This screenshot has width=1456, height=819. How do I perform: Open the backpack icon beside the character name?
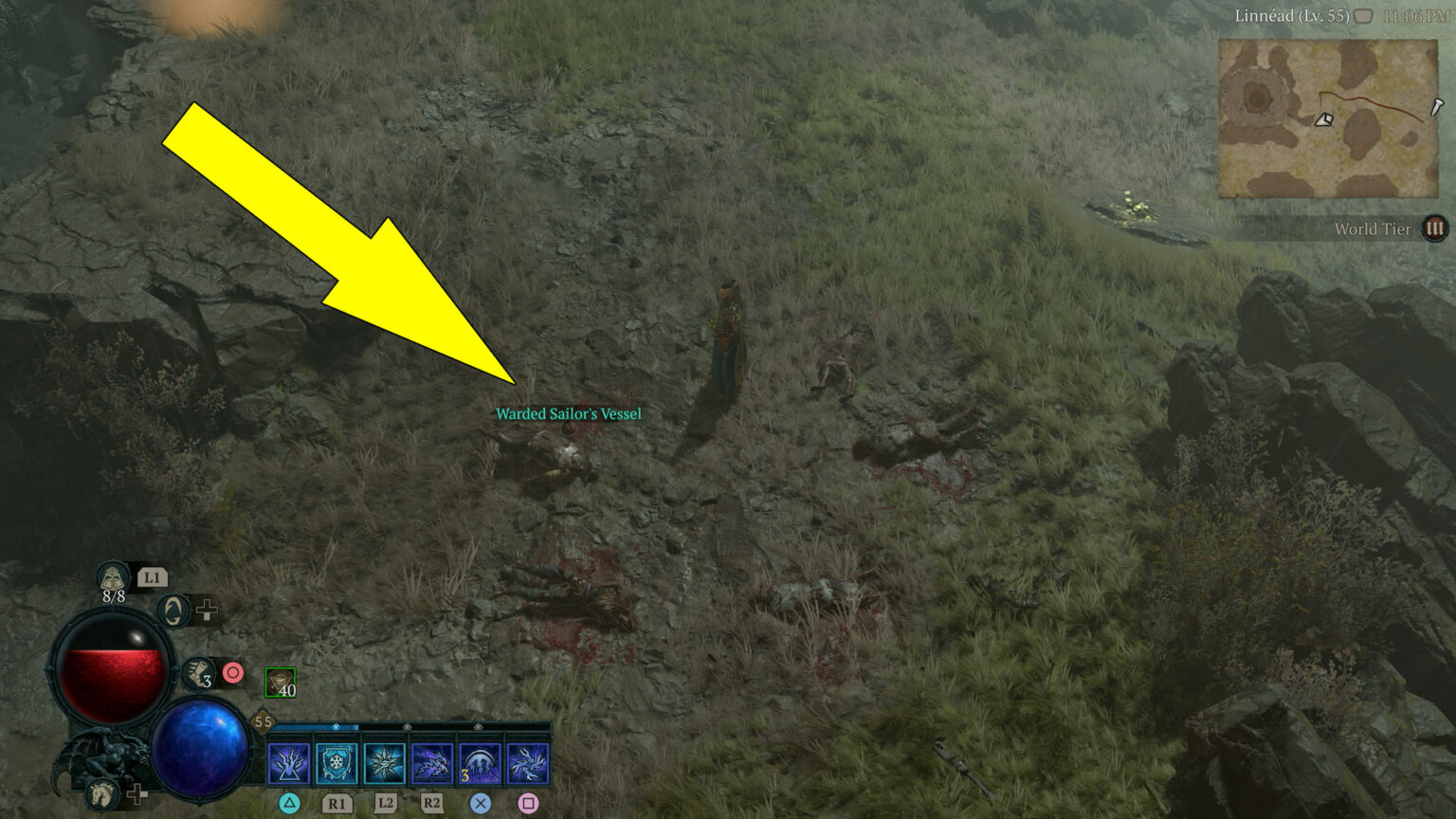coord(1363,16)
